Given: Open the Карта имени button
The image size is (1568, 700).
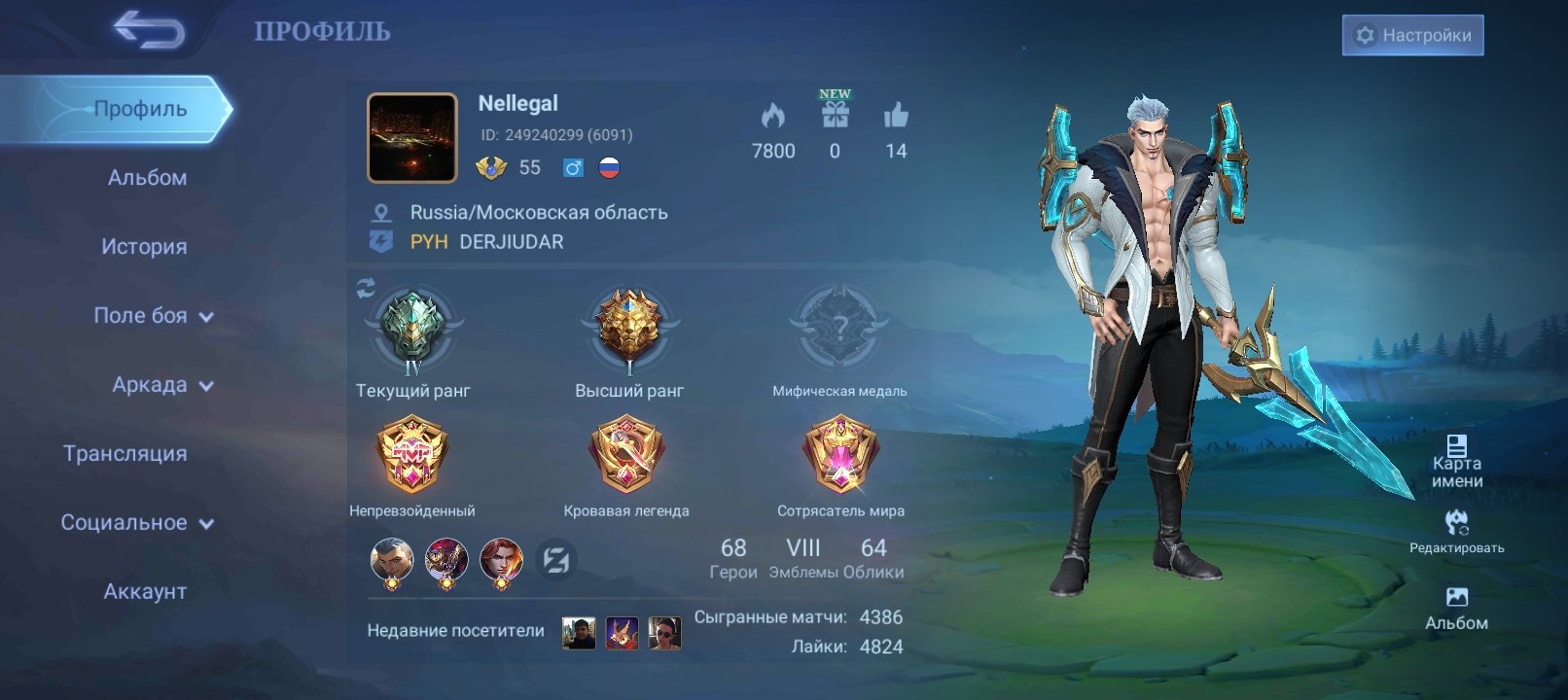Looking at the screenshot, I should tap(1456, 461).
